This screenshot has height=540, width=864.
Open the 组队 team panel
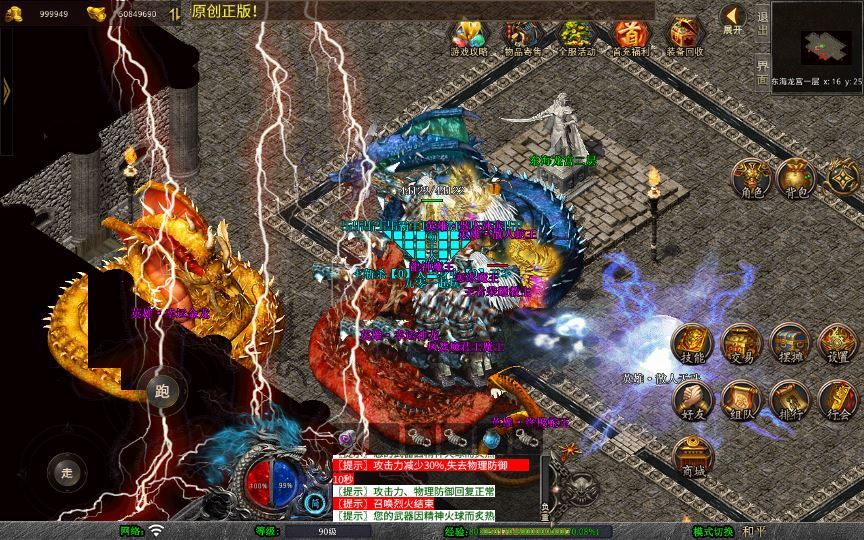pyautogui.click(x=740, y=400)
